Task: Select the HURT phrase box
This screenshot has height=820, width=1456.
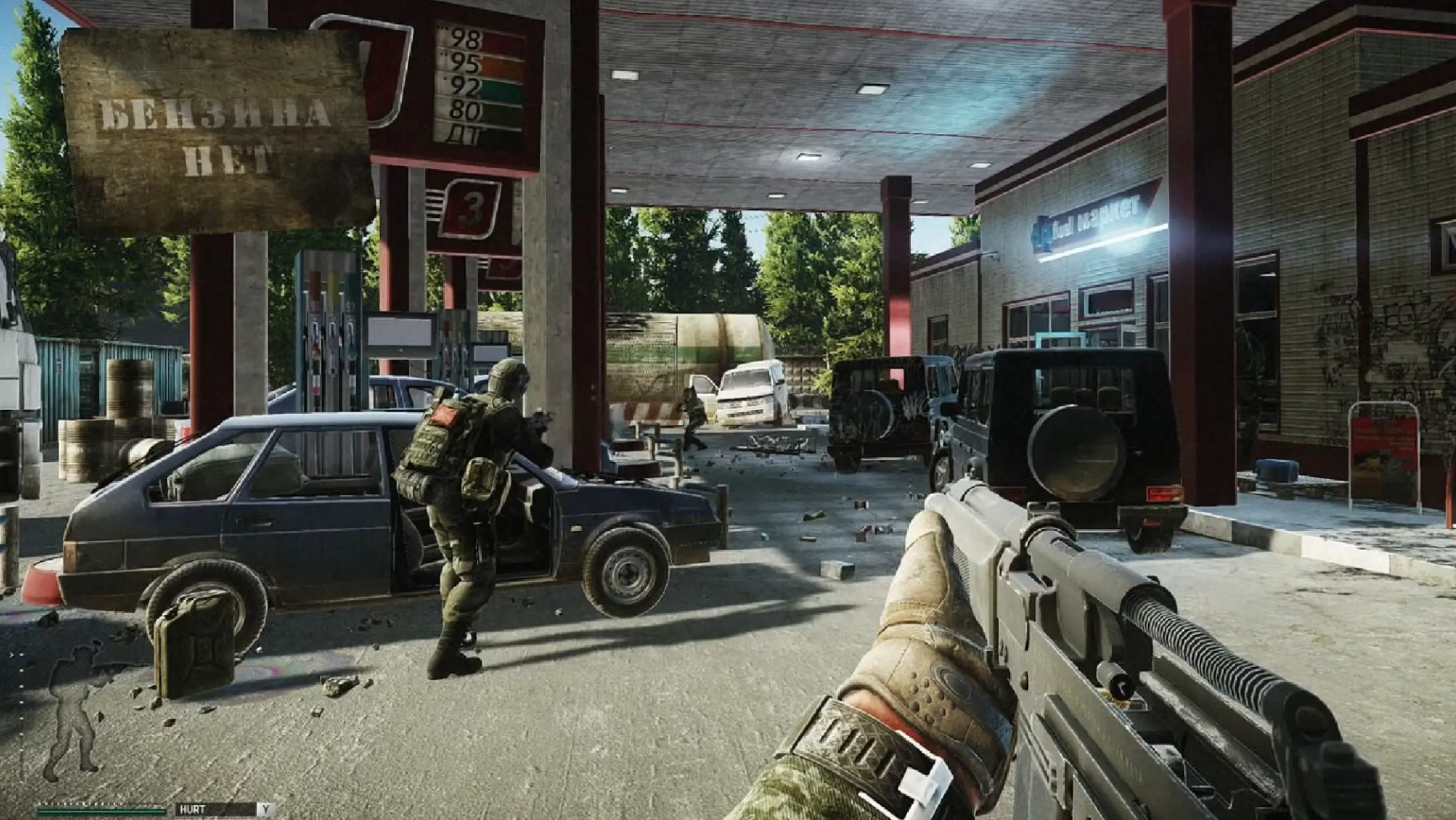Action: pyautogui.click(x=215, y=809)
